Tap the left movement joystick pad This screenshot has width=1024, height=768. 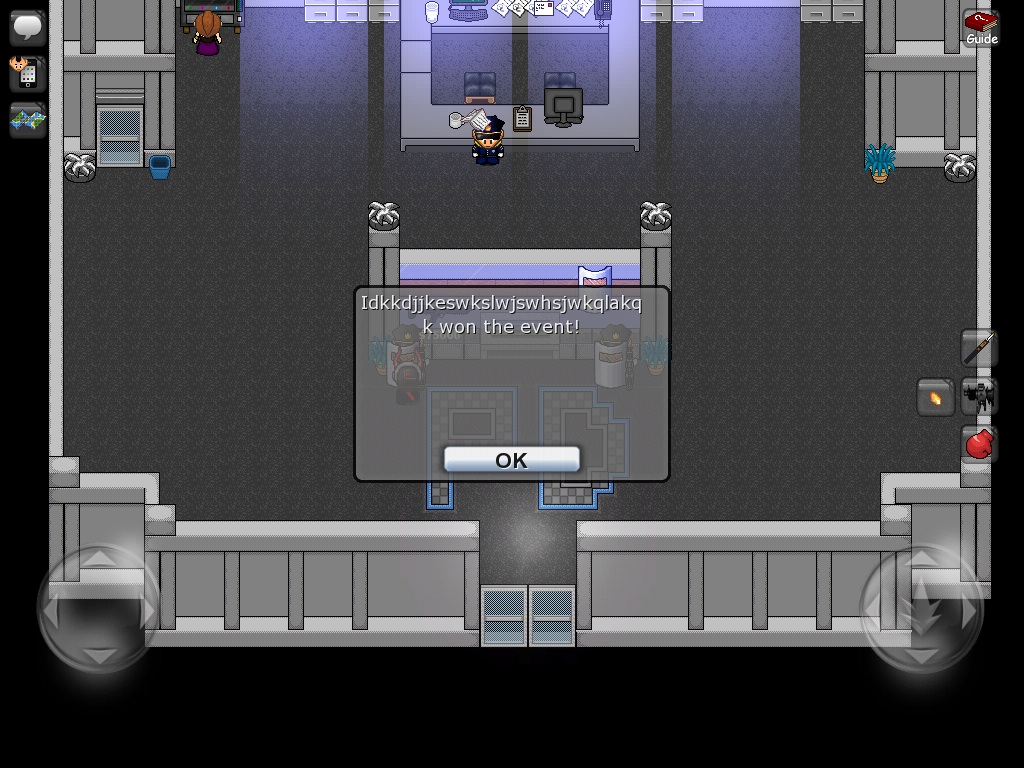point(99,607)
